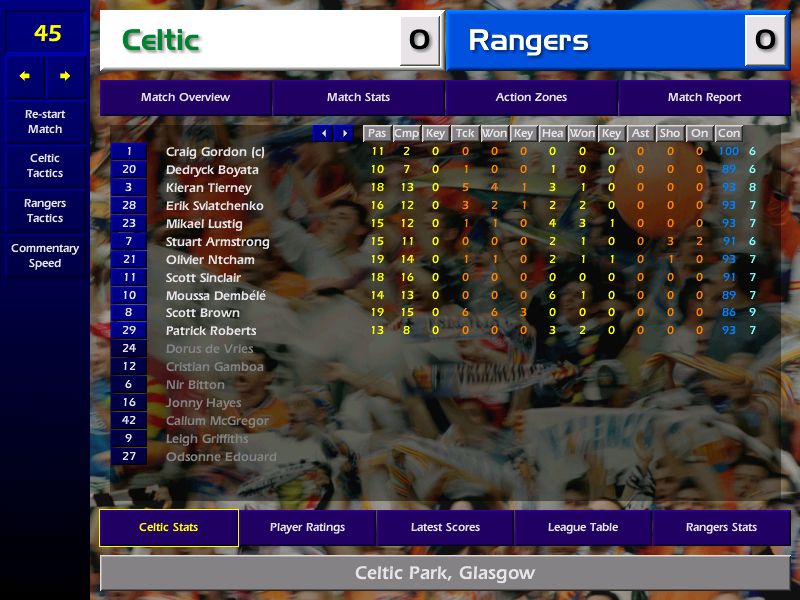This screenshot has width=800, height=600.
Task: Click the yellow left arrow button
Action: 25,76
